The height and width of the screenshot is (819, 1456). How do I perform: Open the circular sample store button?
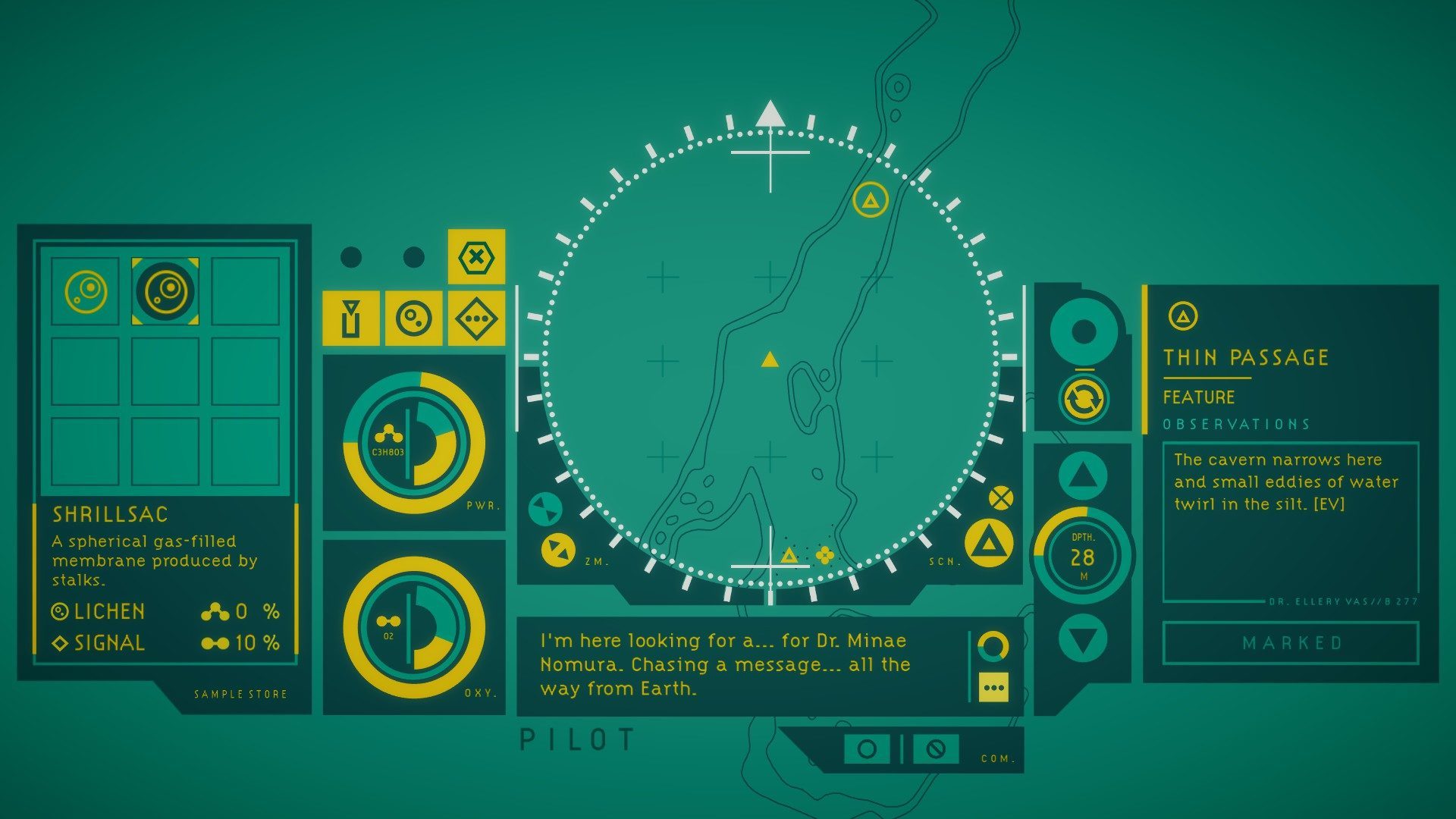pos(413,318)
